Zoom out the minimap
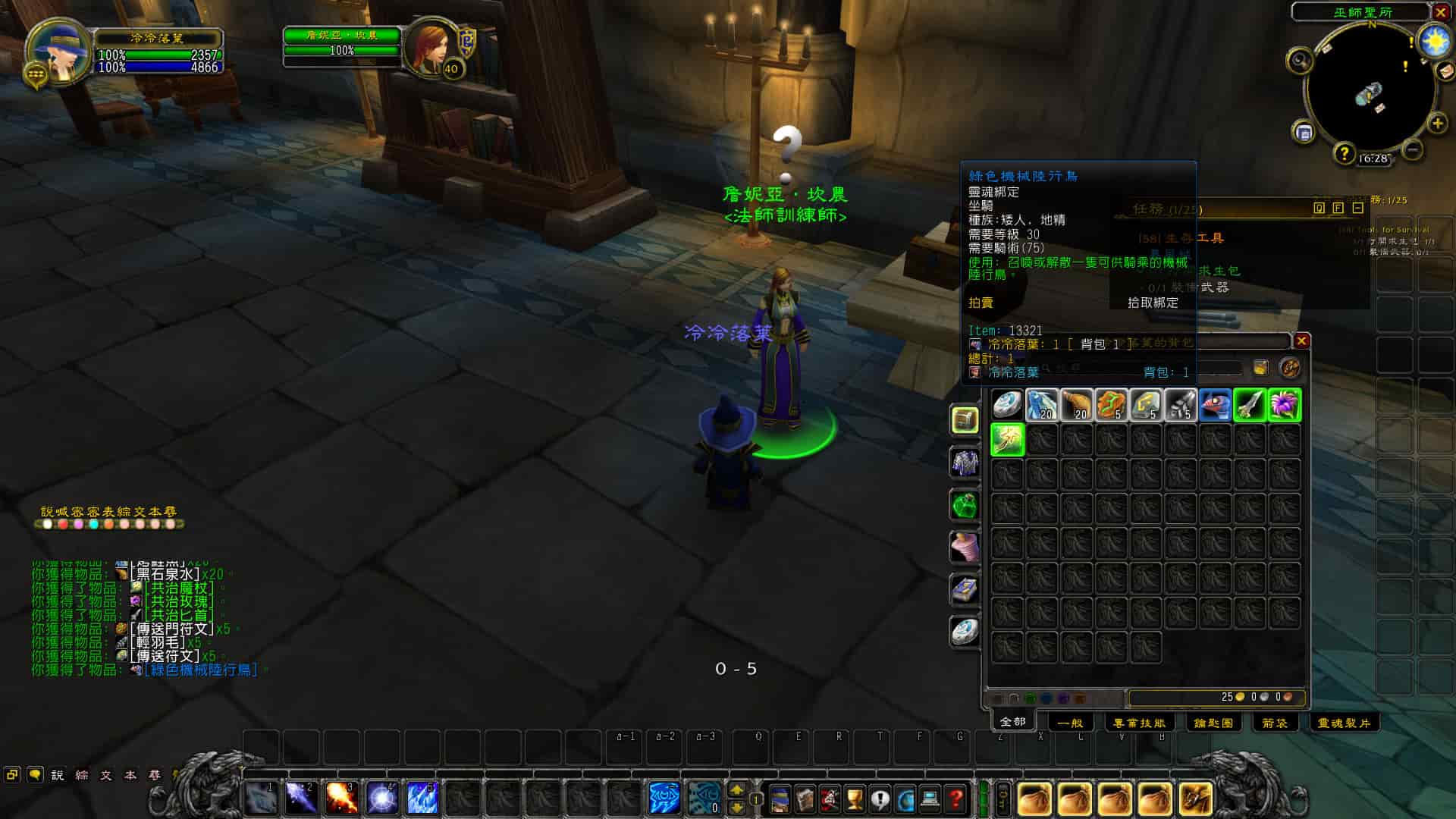This screenshot has height=819, width=1456. (1412, 150)
